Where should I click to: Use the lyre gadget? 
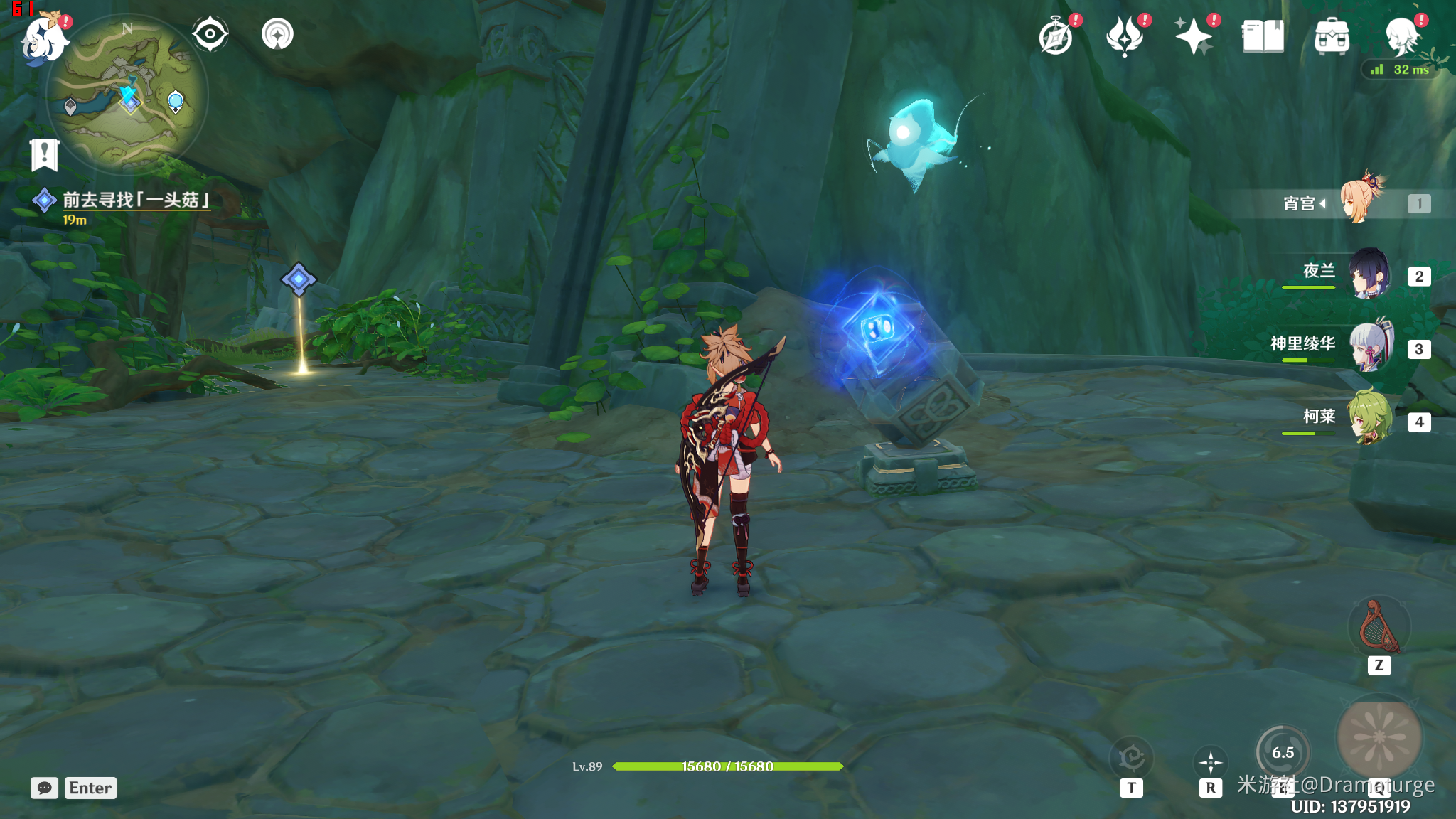point(1379,627)
